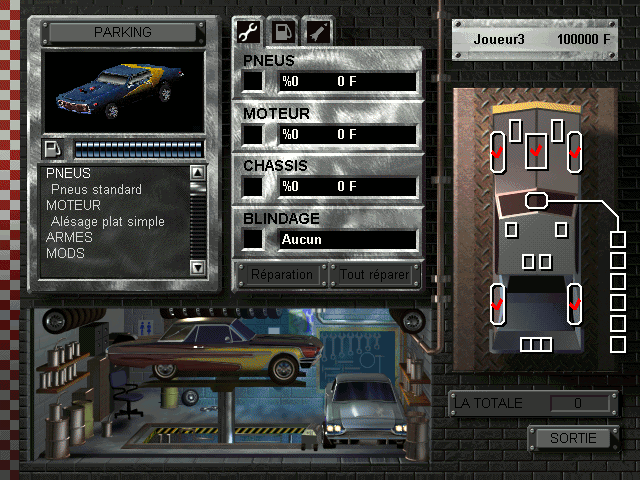
Task: Tick the Blindage checkbox
Action: [x=254, y=239]
